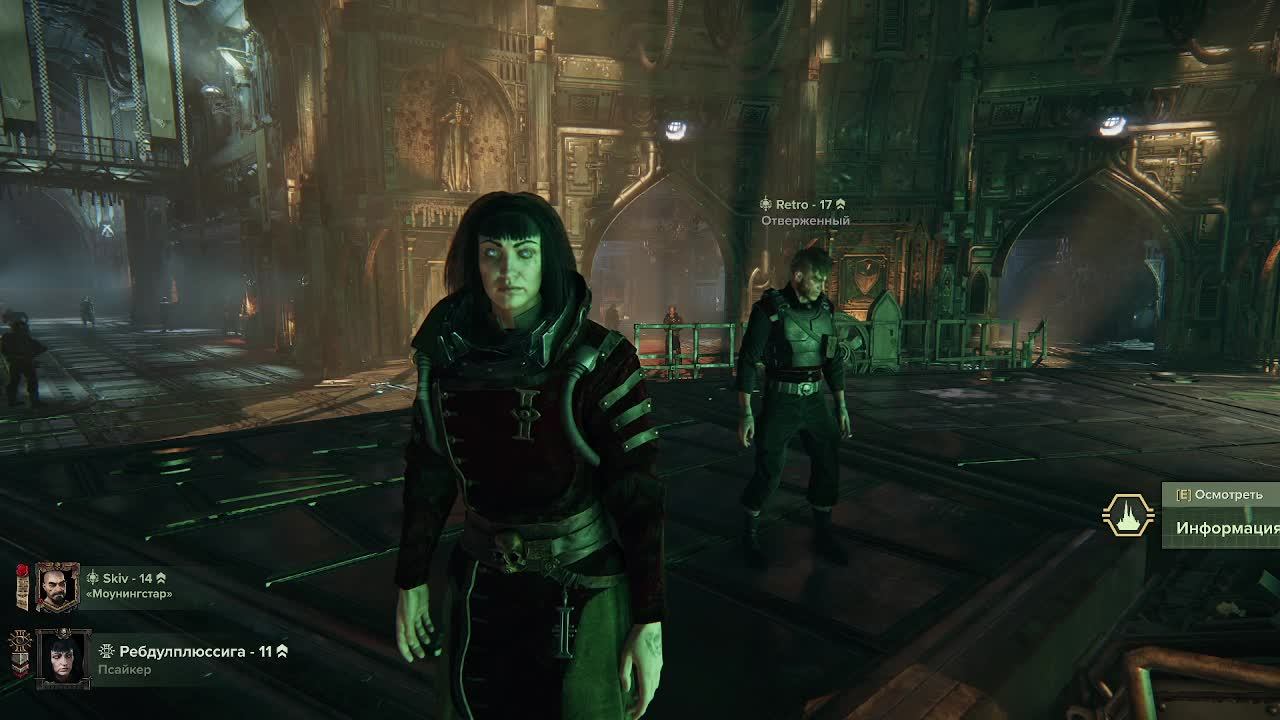The image size is (1280, 720).
Task: Click the hexagonal spire interaction icon
Action: click(1128, 515)
